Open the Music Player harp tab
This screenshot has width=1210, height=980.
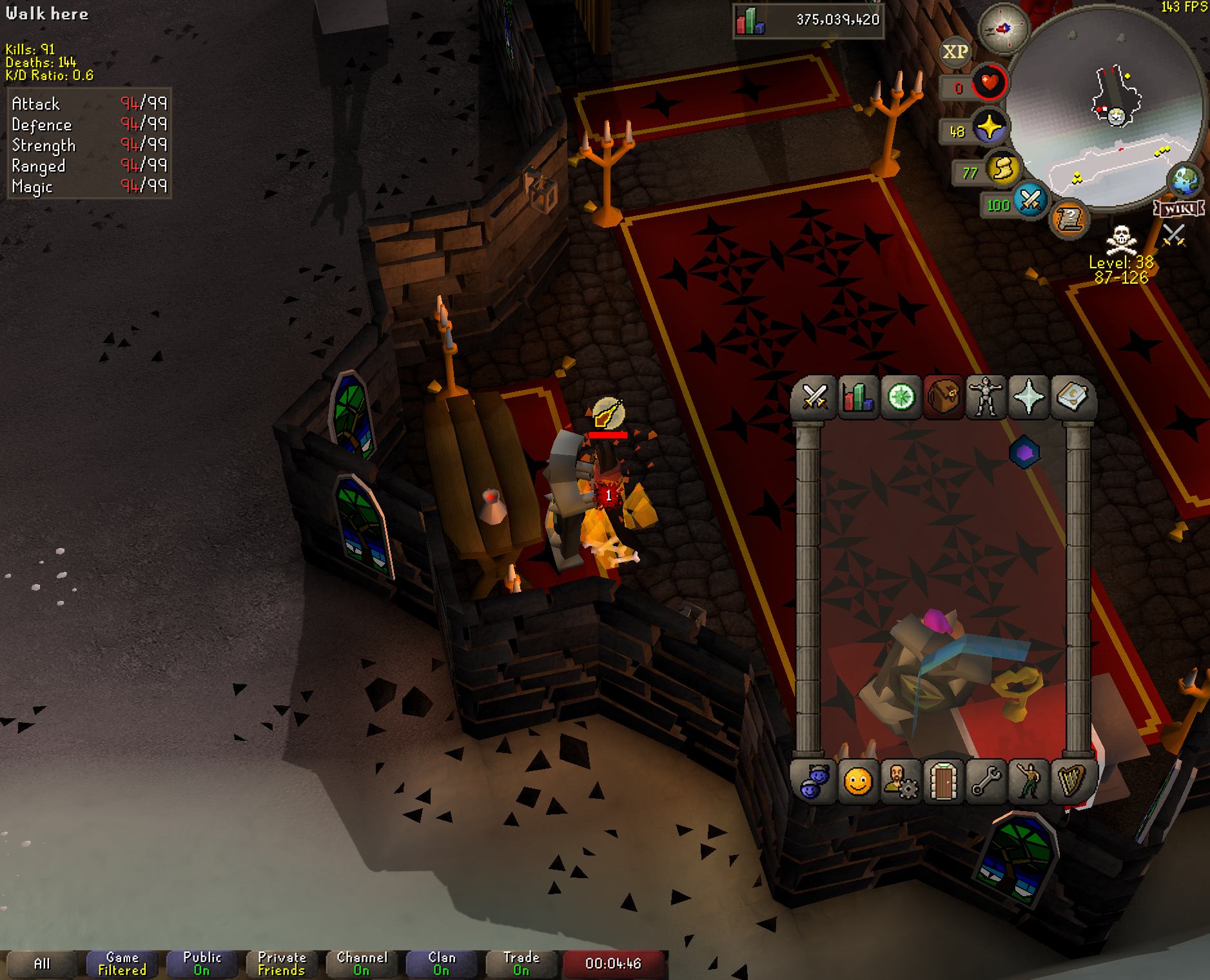tap(1071, 782)
